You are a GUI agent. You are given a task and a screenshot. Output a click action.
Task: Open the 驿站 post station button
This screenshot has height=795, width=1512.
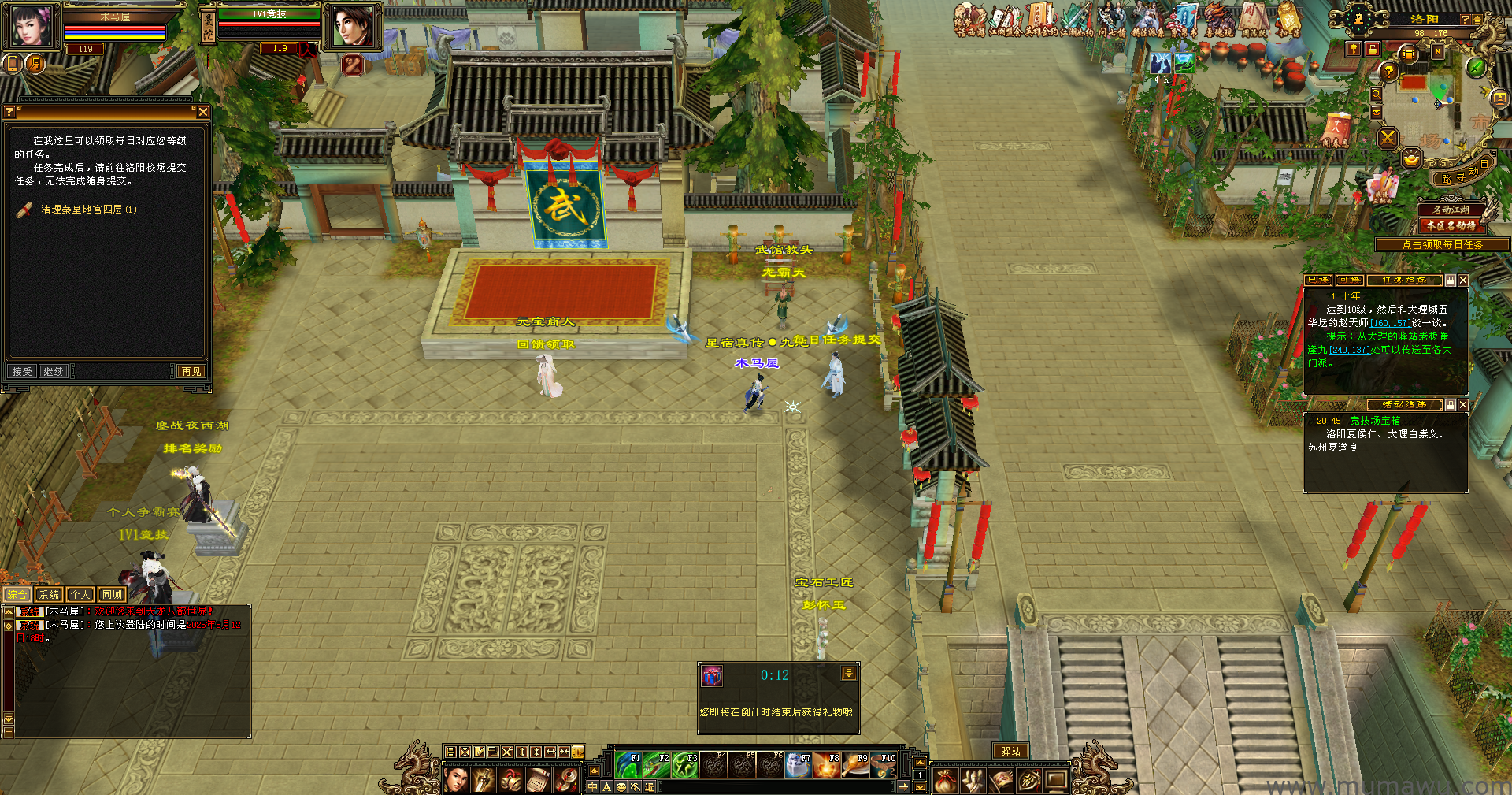[x=1010, y=752]
